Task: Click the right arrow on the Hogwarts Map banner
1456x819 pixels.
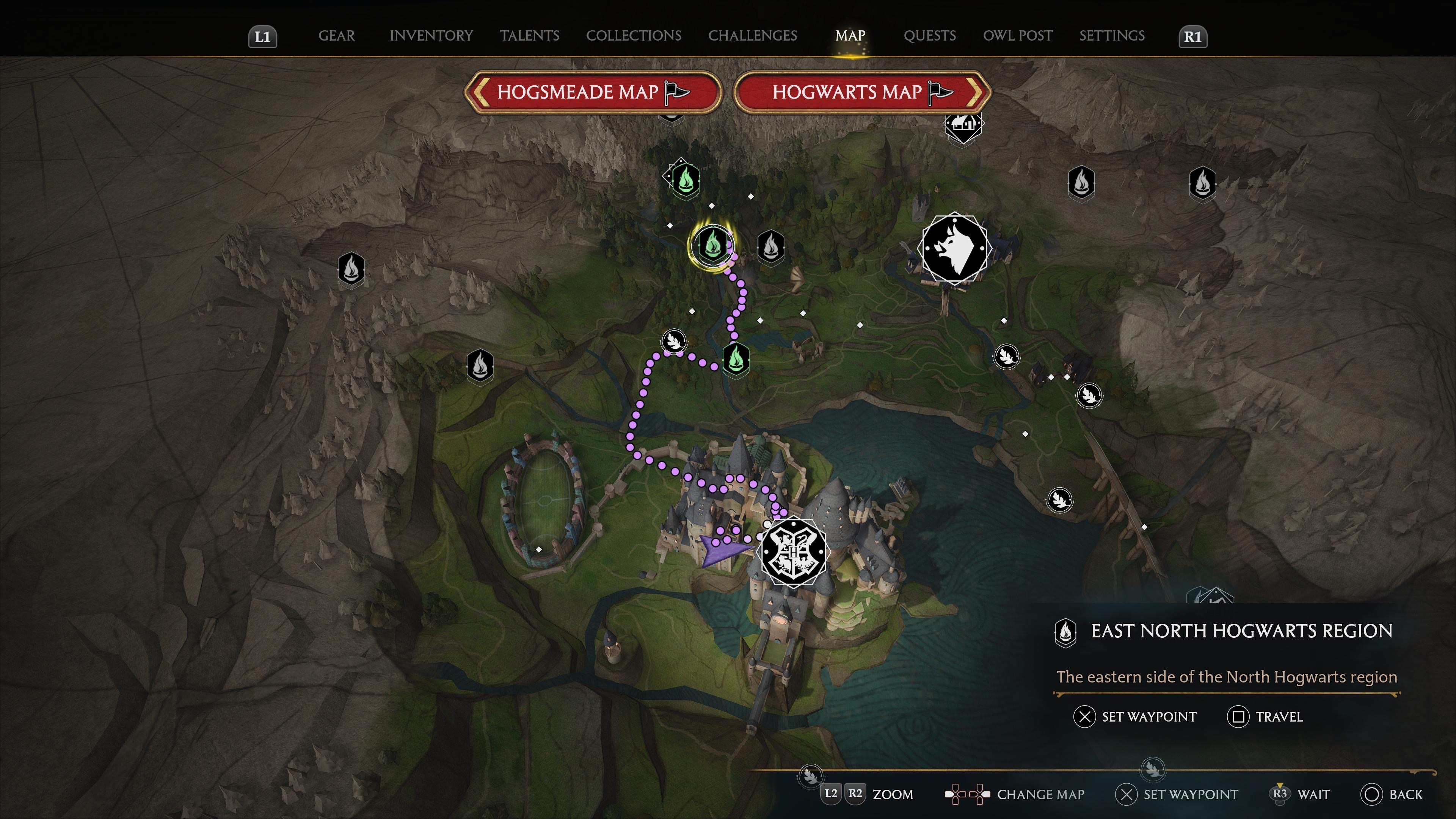Action: point(973,92)
